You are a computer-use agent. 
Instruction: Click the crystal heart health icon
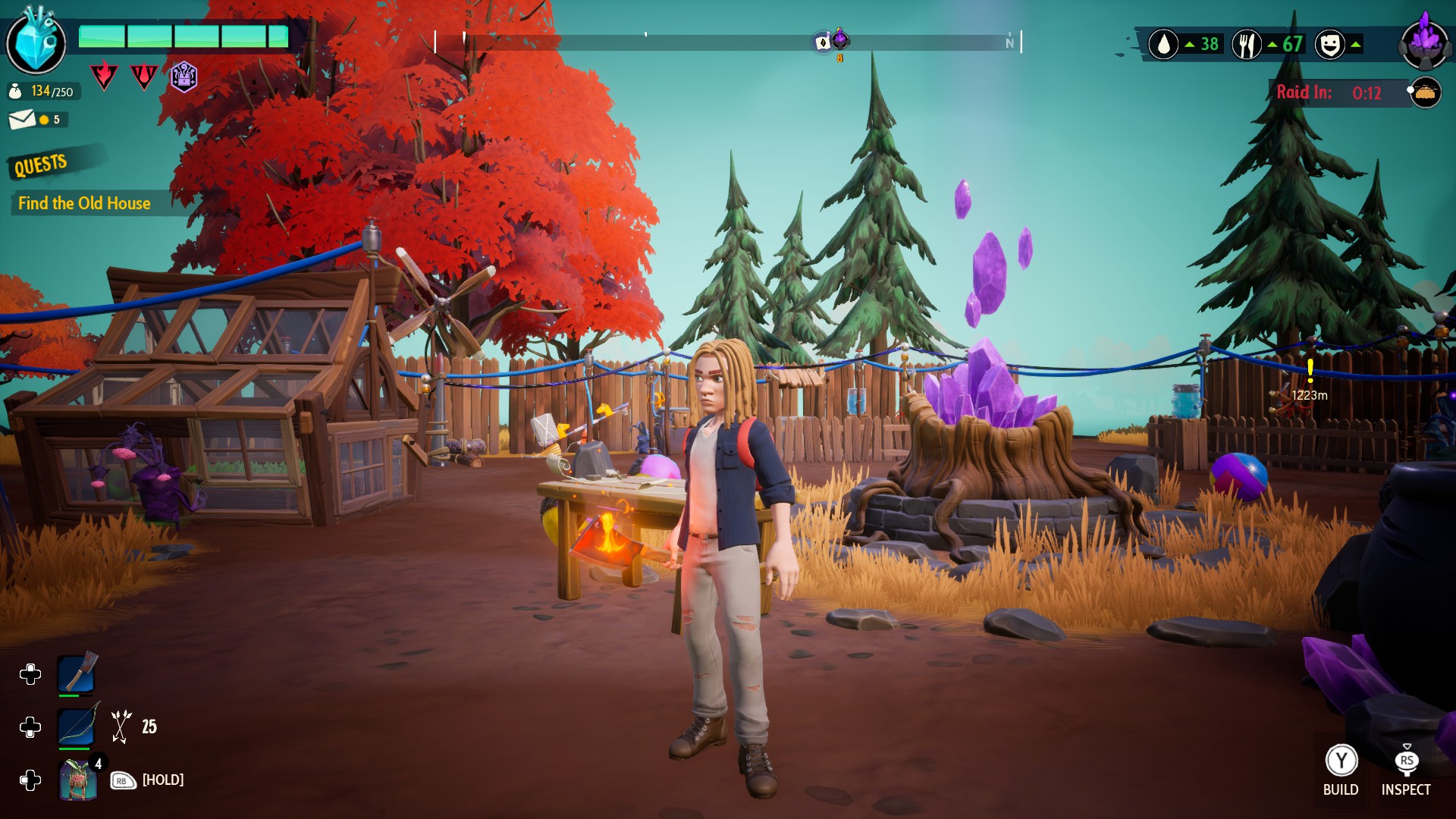point(36,42)
